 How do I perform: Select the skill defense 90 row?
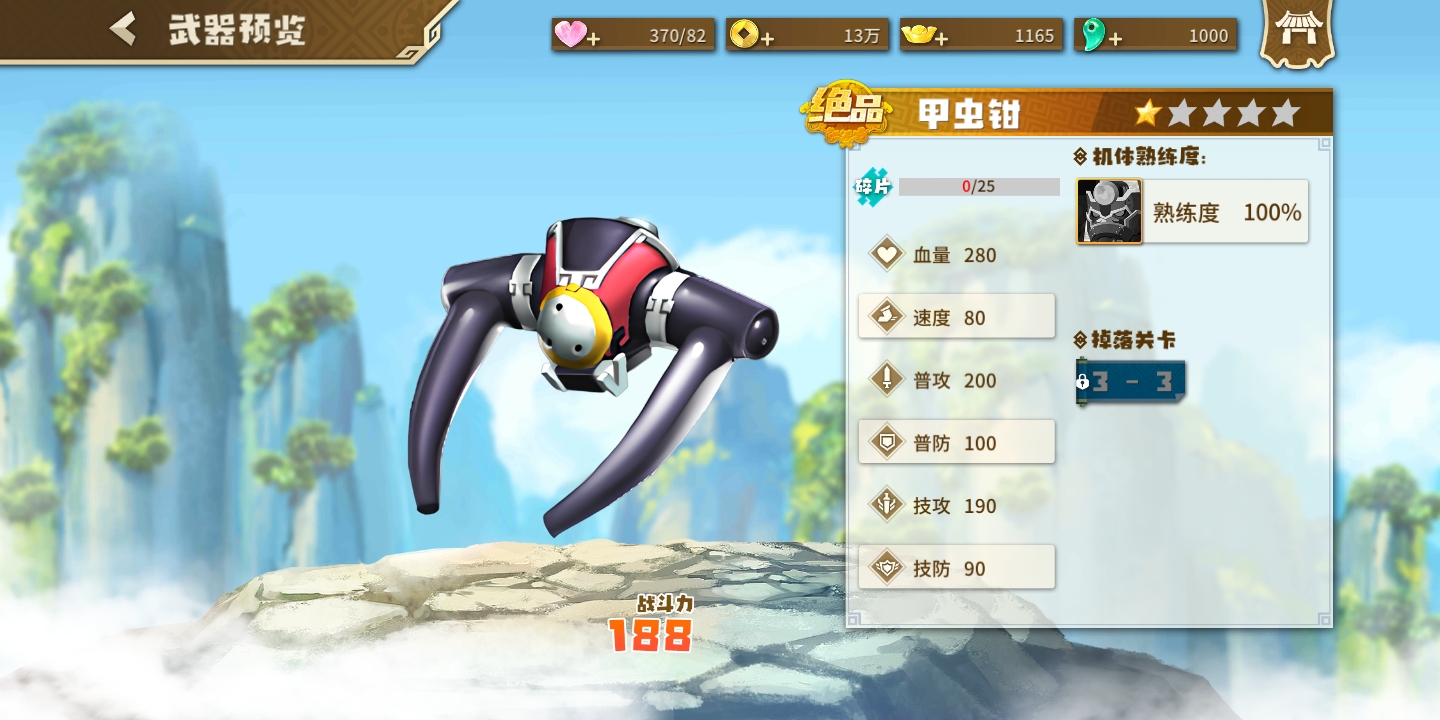[x=956, y=568]
